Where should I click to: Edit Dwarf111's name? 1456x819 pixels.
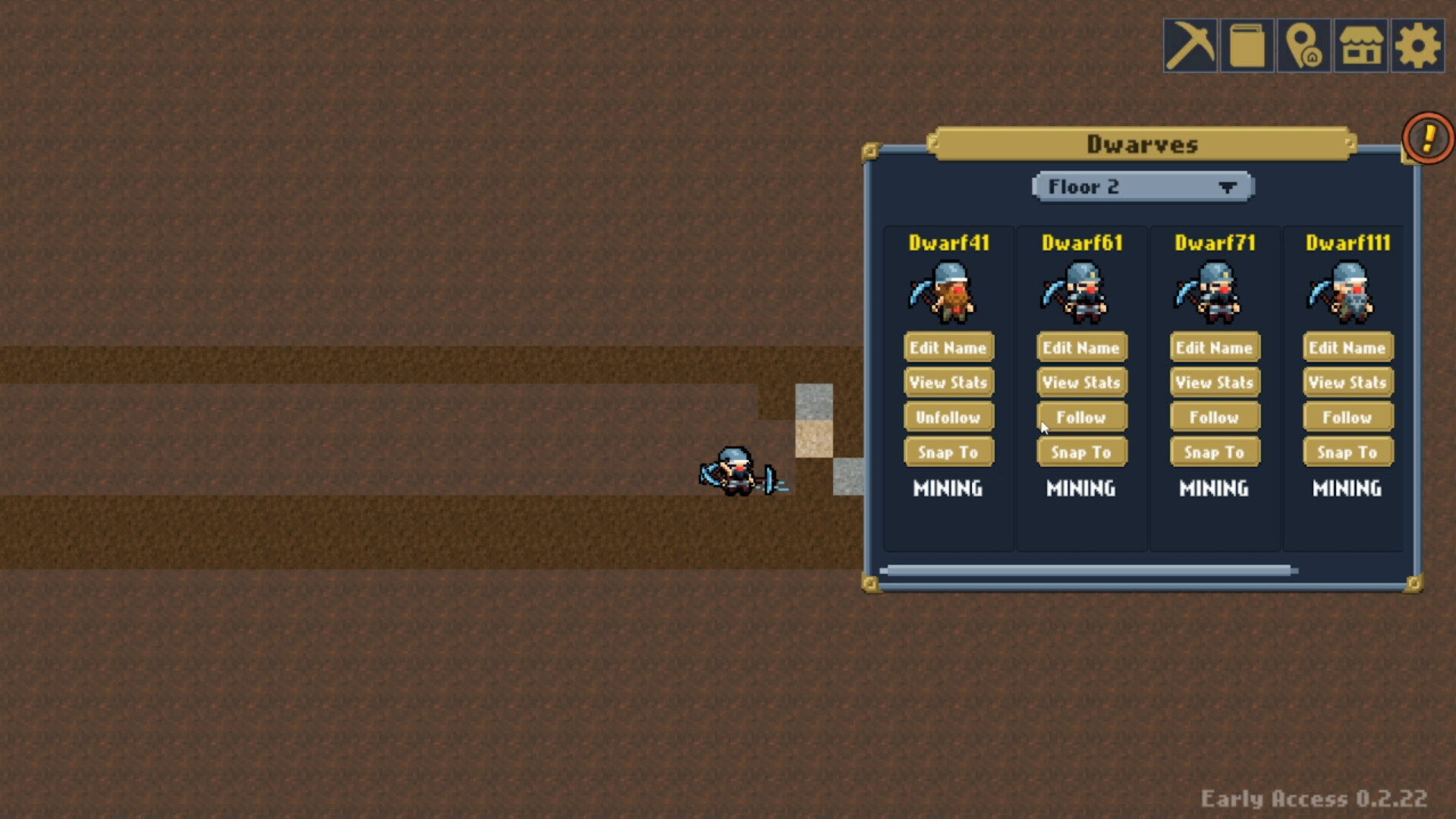point(1347,347)
